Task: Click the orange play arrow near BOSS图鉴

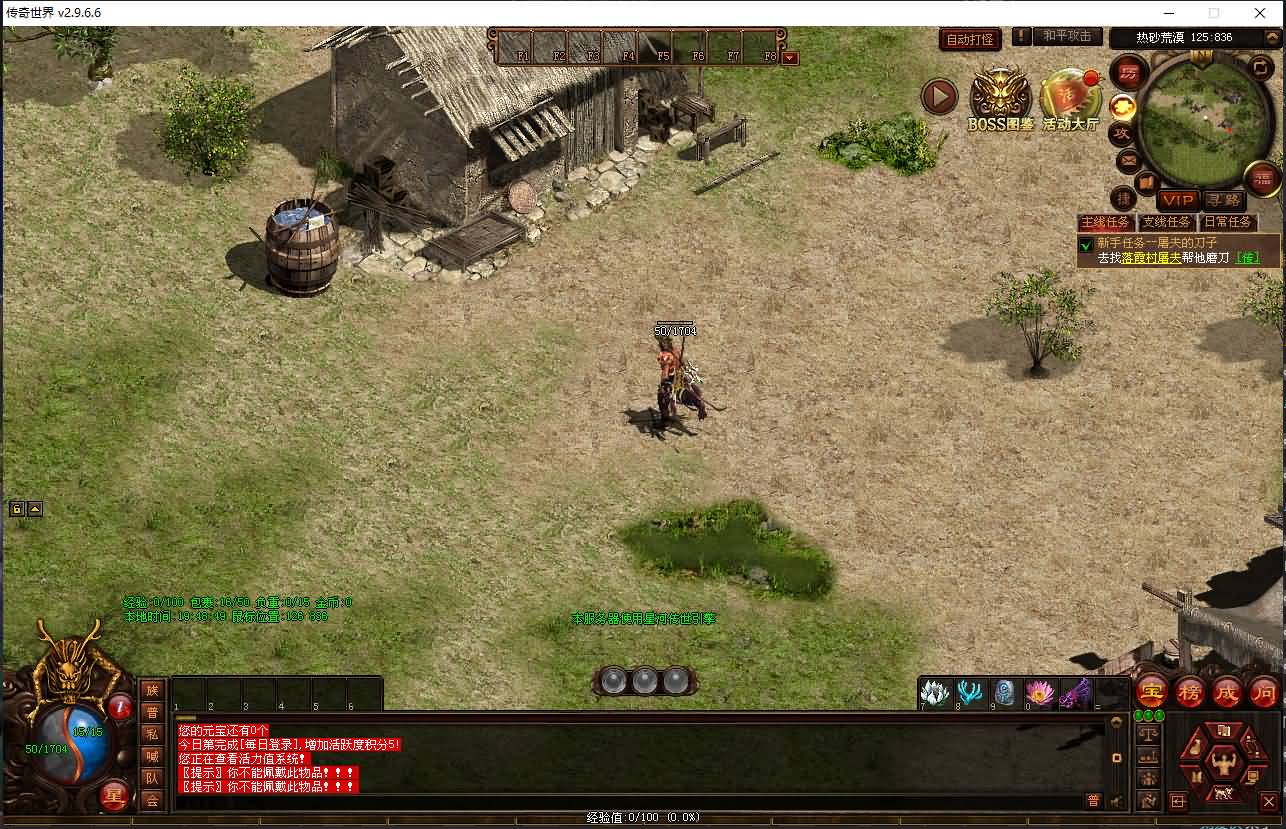Action: click(x=938, y=99)
